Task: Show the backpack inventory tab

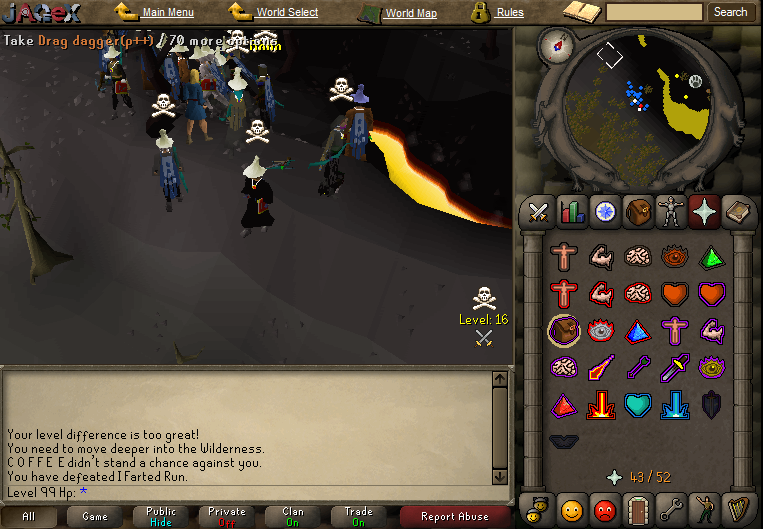Action: (637, 211)
